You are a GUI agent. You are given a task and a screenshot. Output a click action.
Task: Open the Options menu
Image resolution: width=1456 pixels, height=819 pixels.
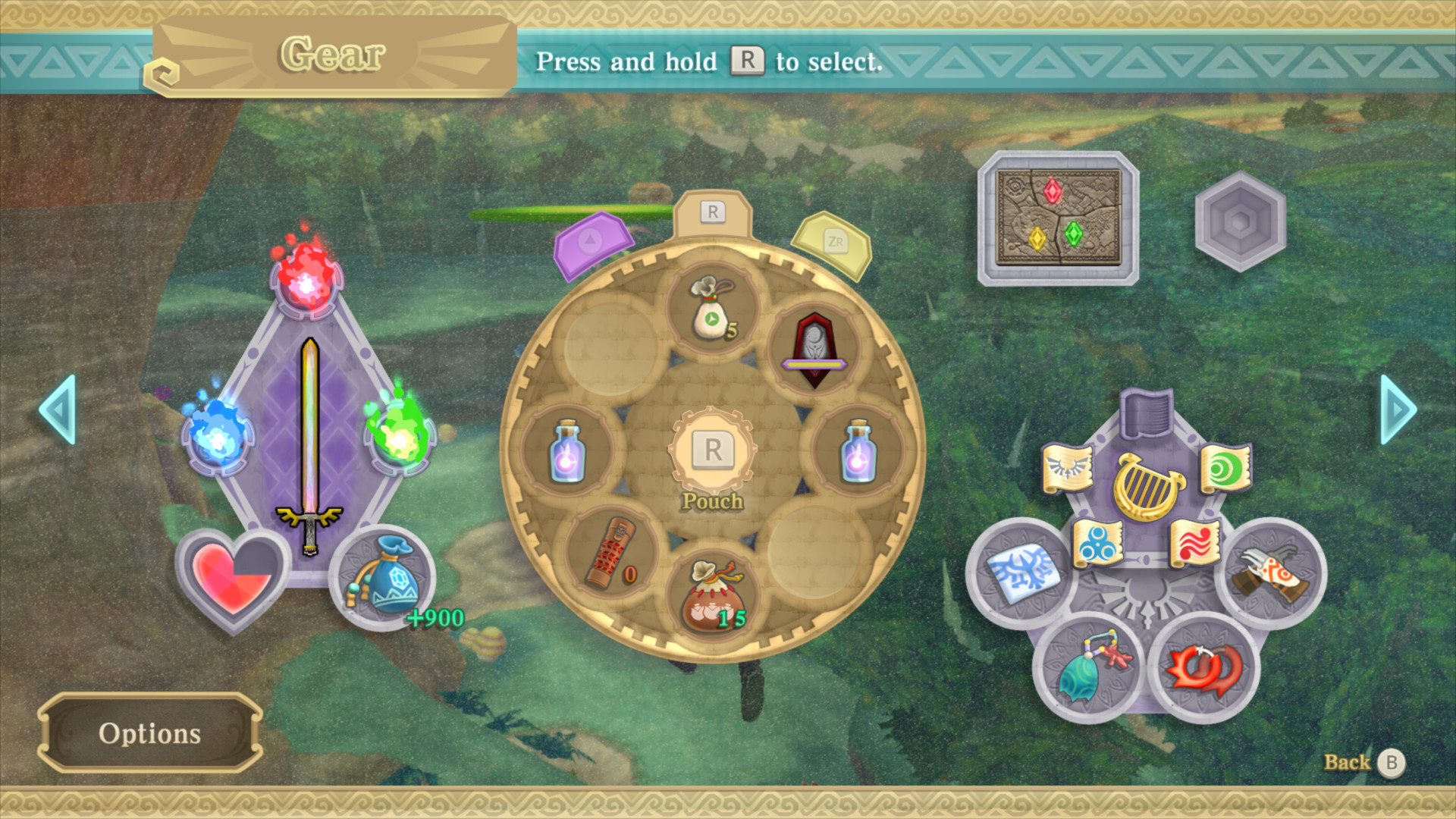[149, 732]
